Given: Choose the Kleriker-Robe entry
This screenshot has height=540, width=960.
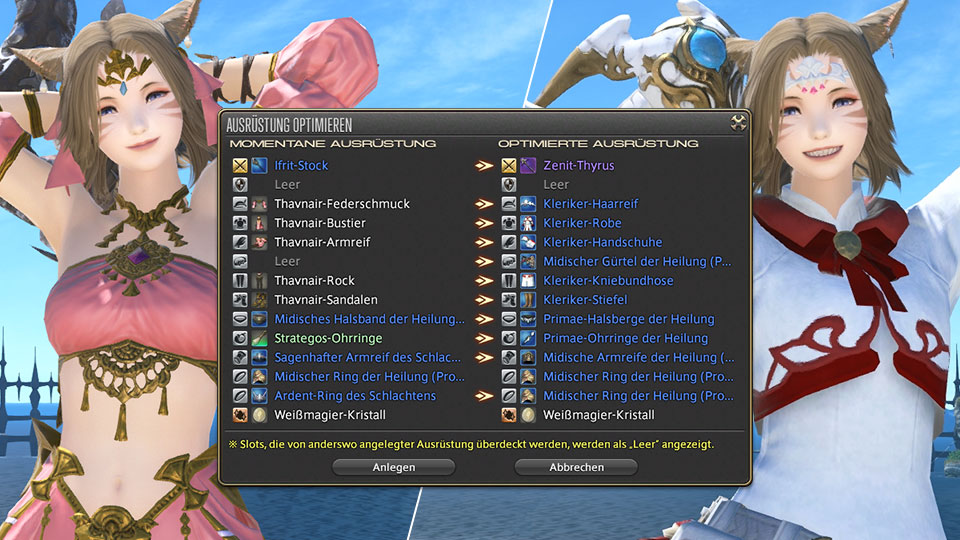Looking at the screenshot, I should point(582,223).
